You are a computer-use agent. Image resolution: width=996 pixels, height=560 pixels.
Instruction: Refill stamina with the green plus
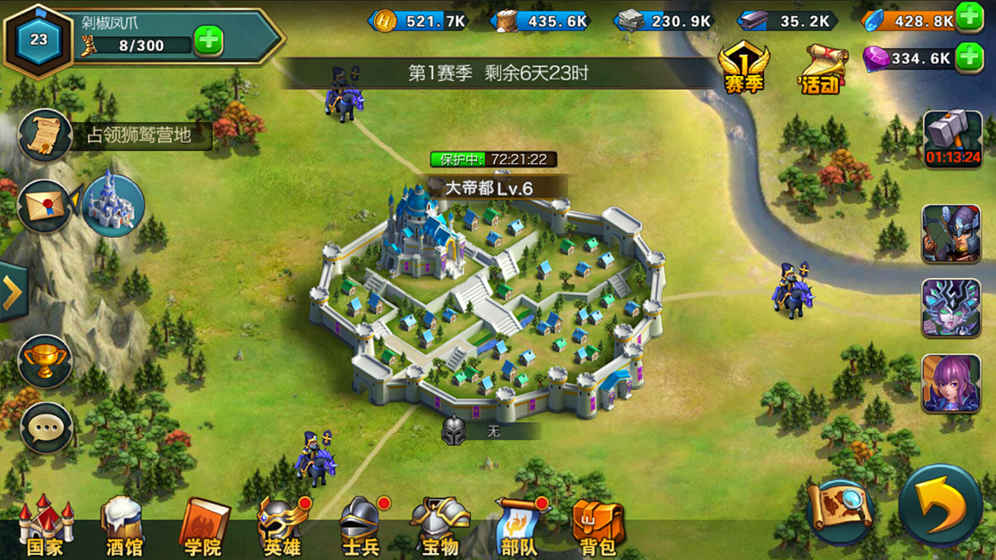209,43
